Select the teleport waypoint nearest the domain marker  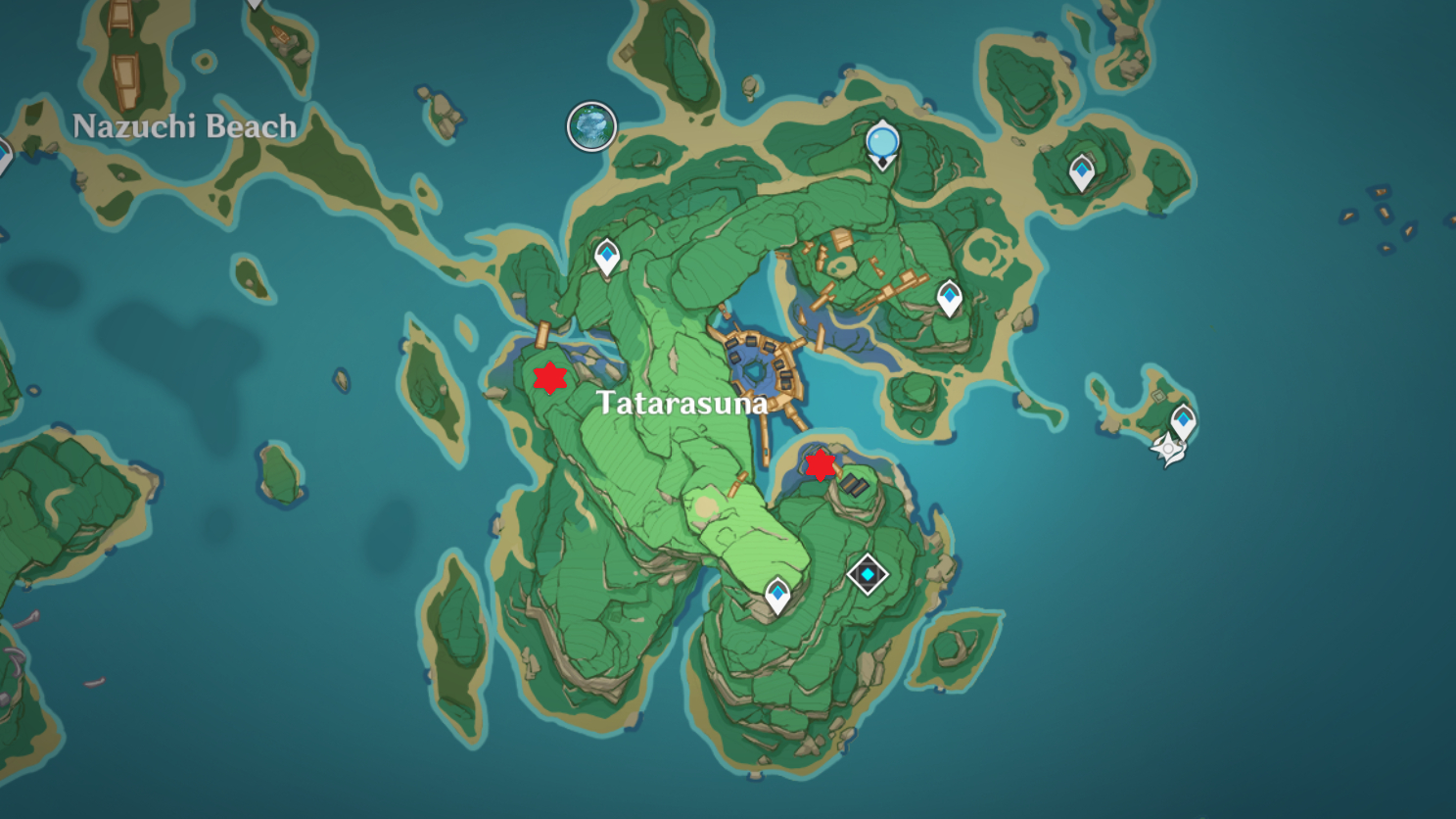pos(777,595)
